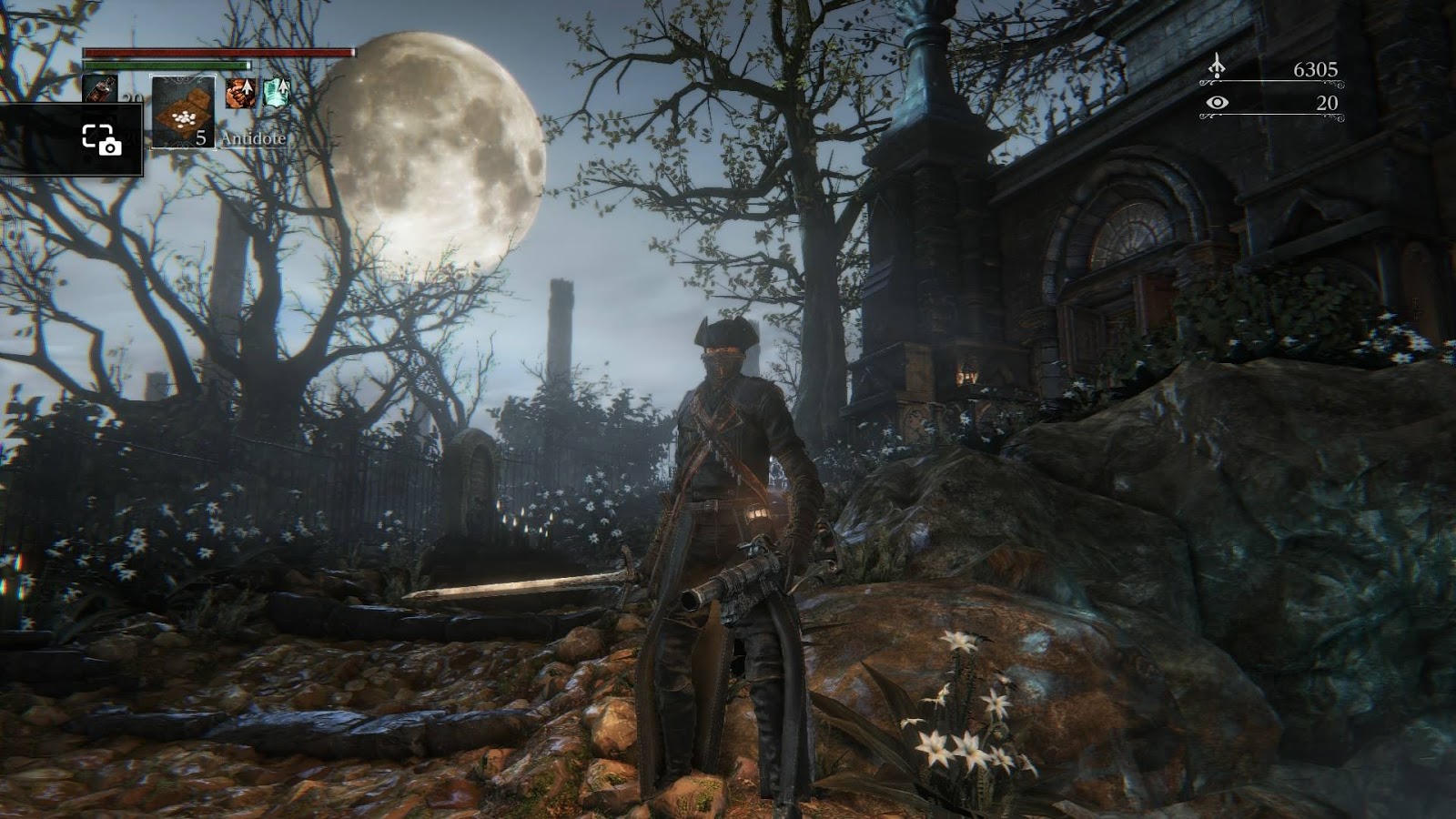1456x819 pixels.
Task: Click the Blood Vial bottle icon
Action: point(99,90)
